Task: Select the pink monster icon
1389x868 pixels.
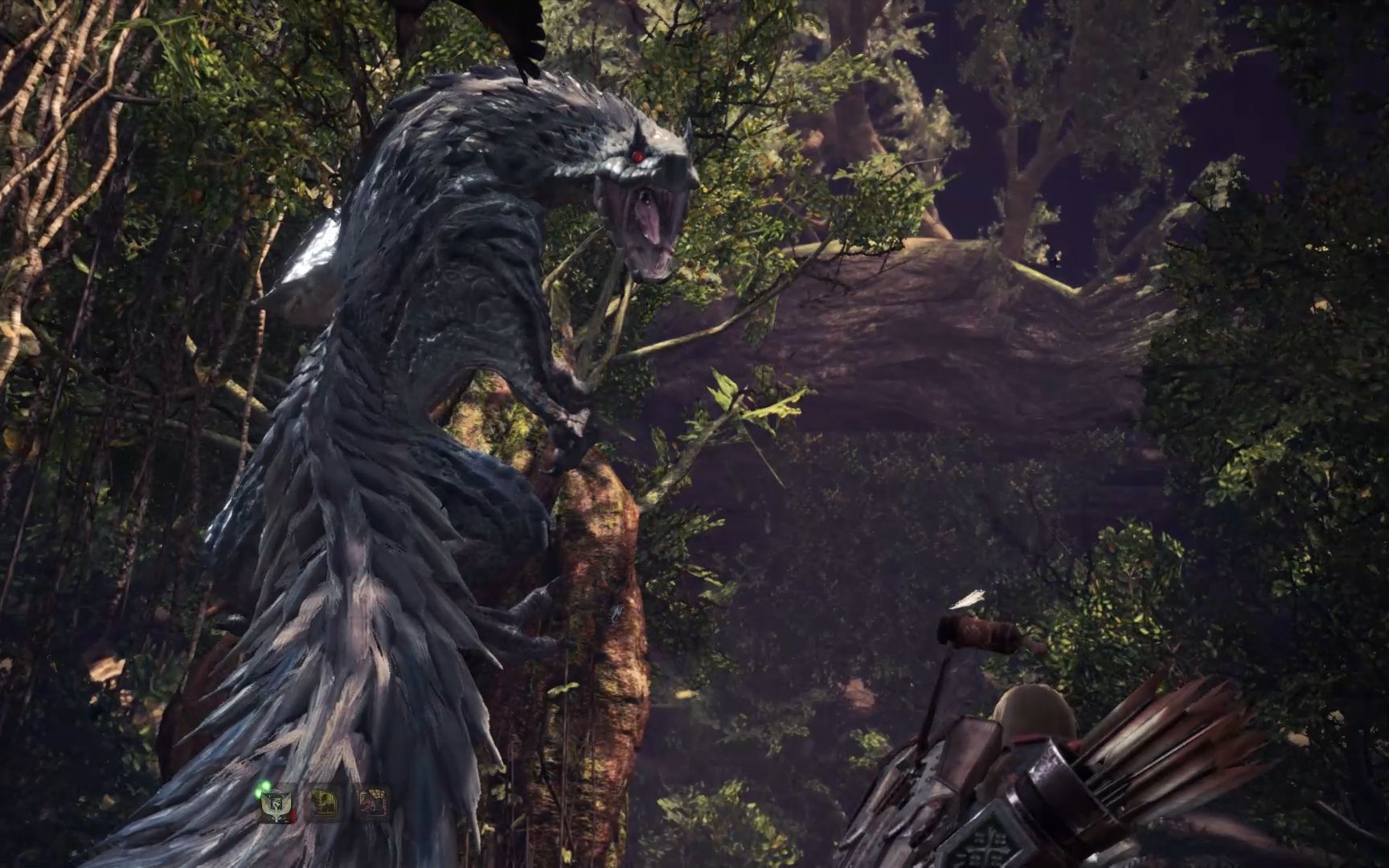Action: pos(373,802)
